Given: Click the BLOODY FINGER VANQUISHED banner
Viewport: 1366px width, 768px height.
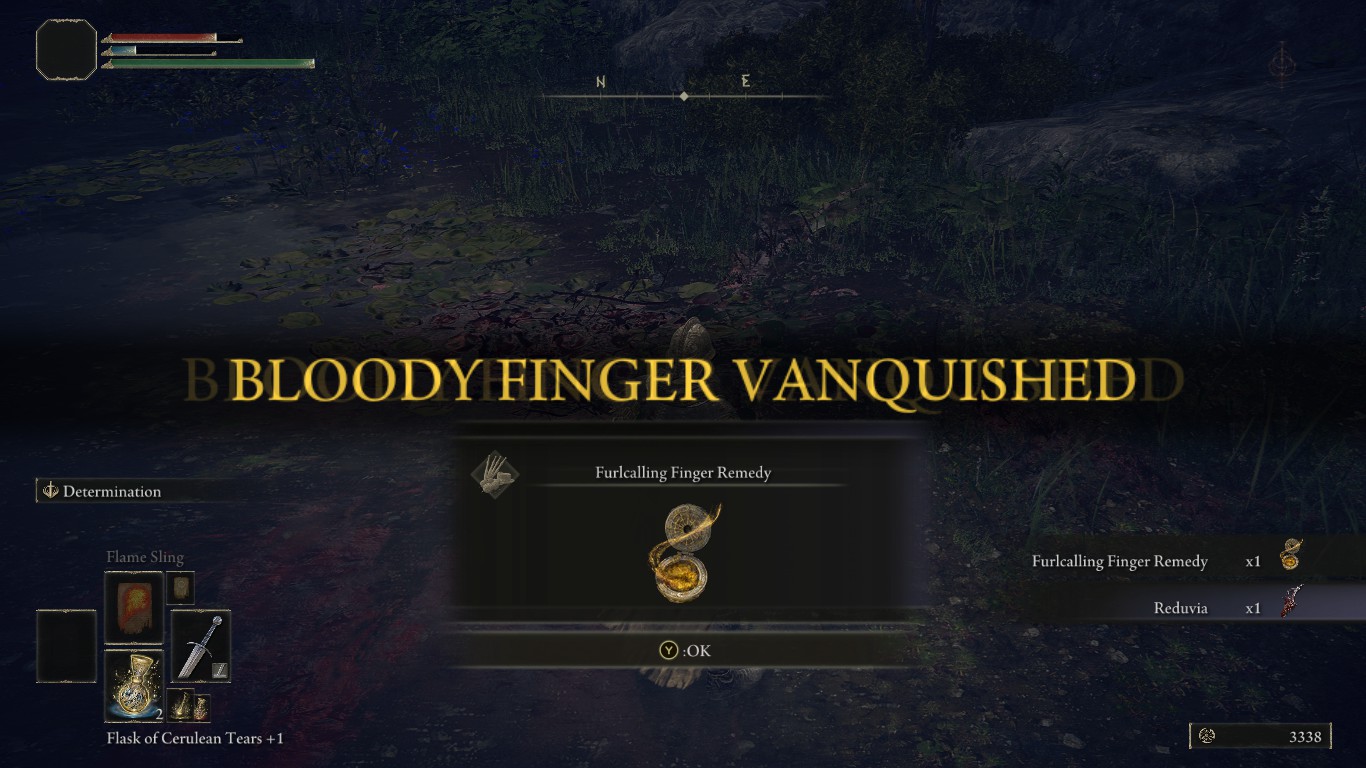Looking at the screenshot, I should [x=683, y=380].
